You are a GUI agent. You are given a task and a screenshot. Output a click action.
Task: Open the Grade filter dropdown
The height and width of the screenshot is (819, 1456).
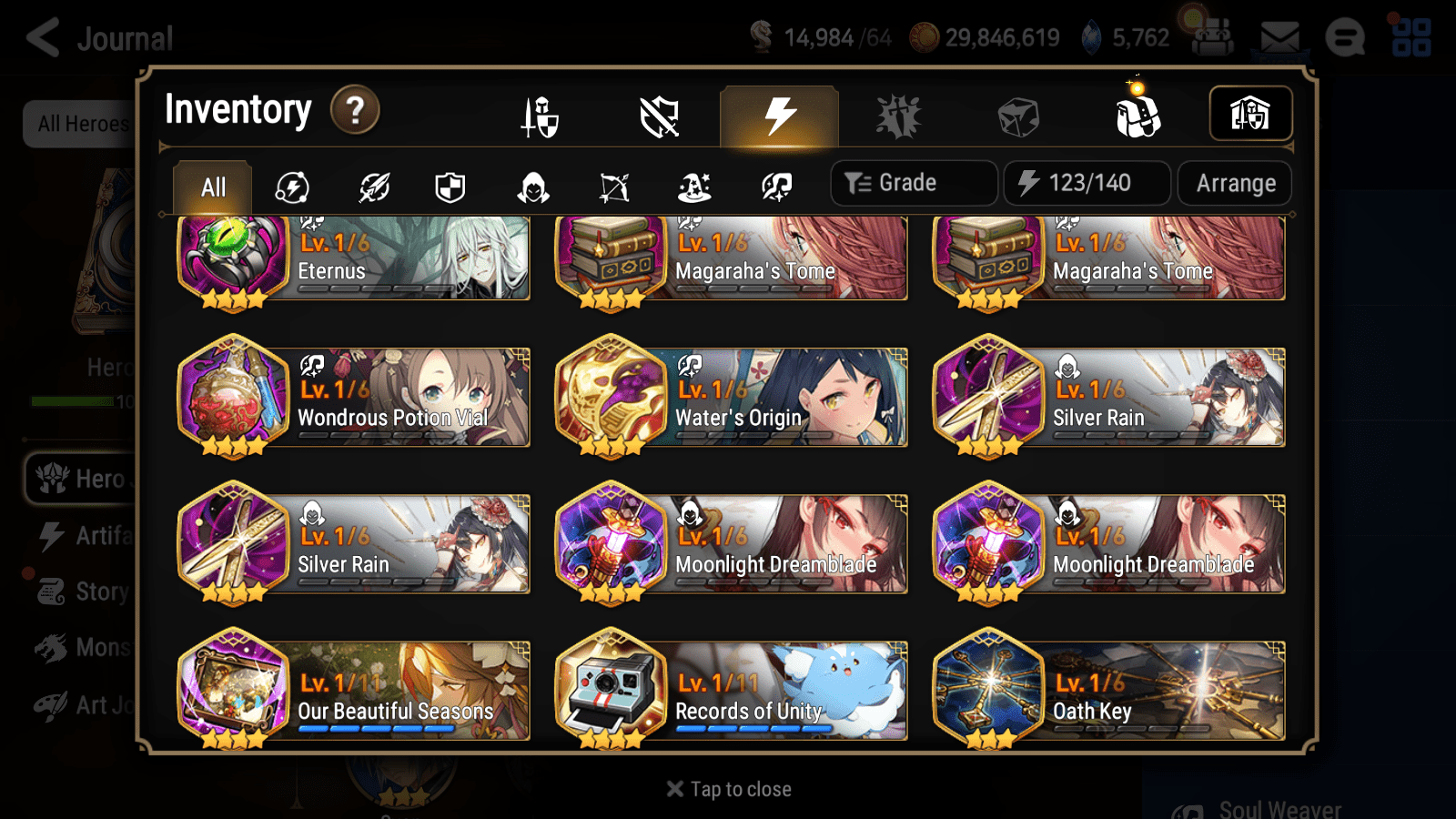pos(913,182)
